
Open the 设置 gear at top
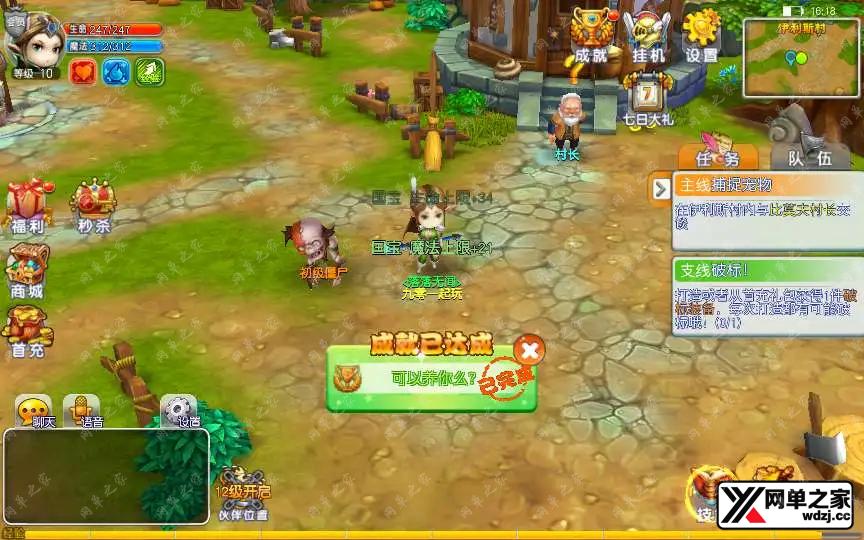click(x=702, y=38)
